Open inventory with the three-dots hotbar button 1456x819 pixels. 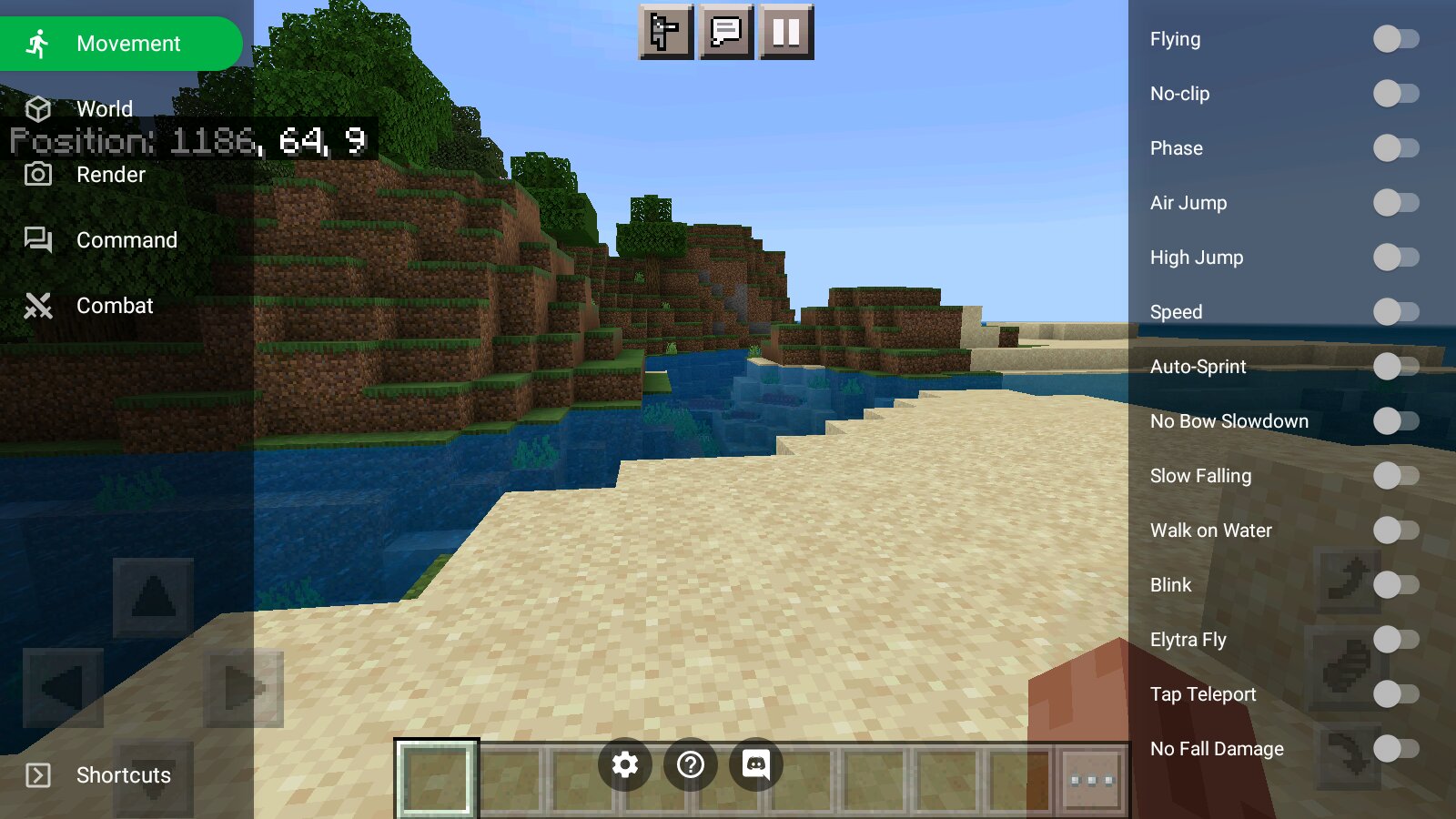pyautogui.click(x=1092, y=780)
